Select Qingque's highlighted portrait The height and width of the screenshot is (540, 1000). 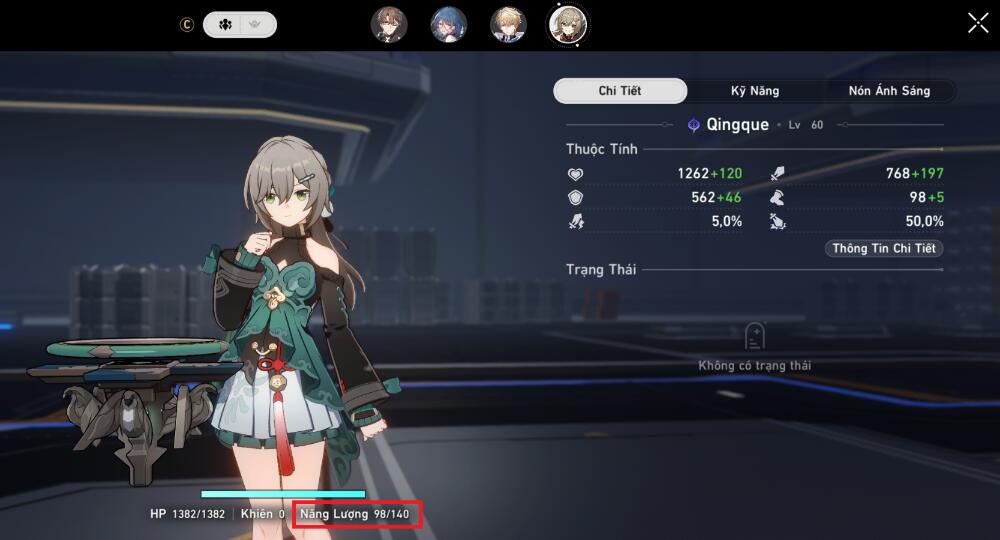tap(568, 25)
